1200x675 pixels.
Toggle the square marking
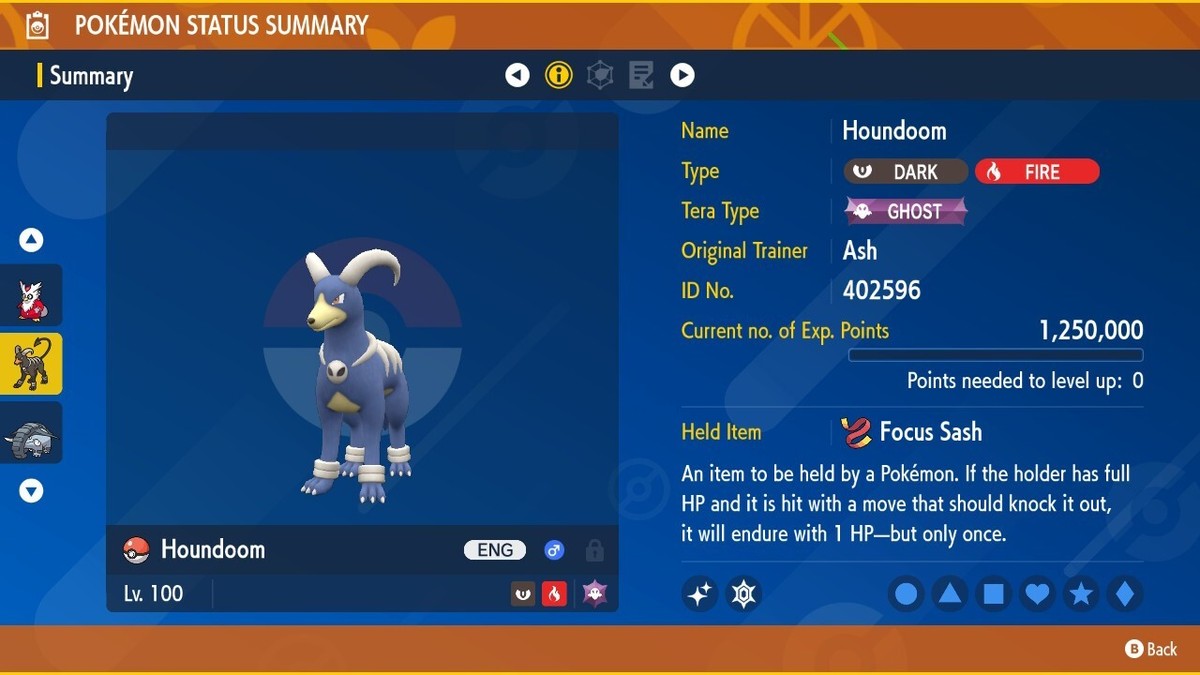point(994,594)
